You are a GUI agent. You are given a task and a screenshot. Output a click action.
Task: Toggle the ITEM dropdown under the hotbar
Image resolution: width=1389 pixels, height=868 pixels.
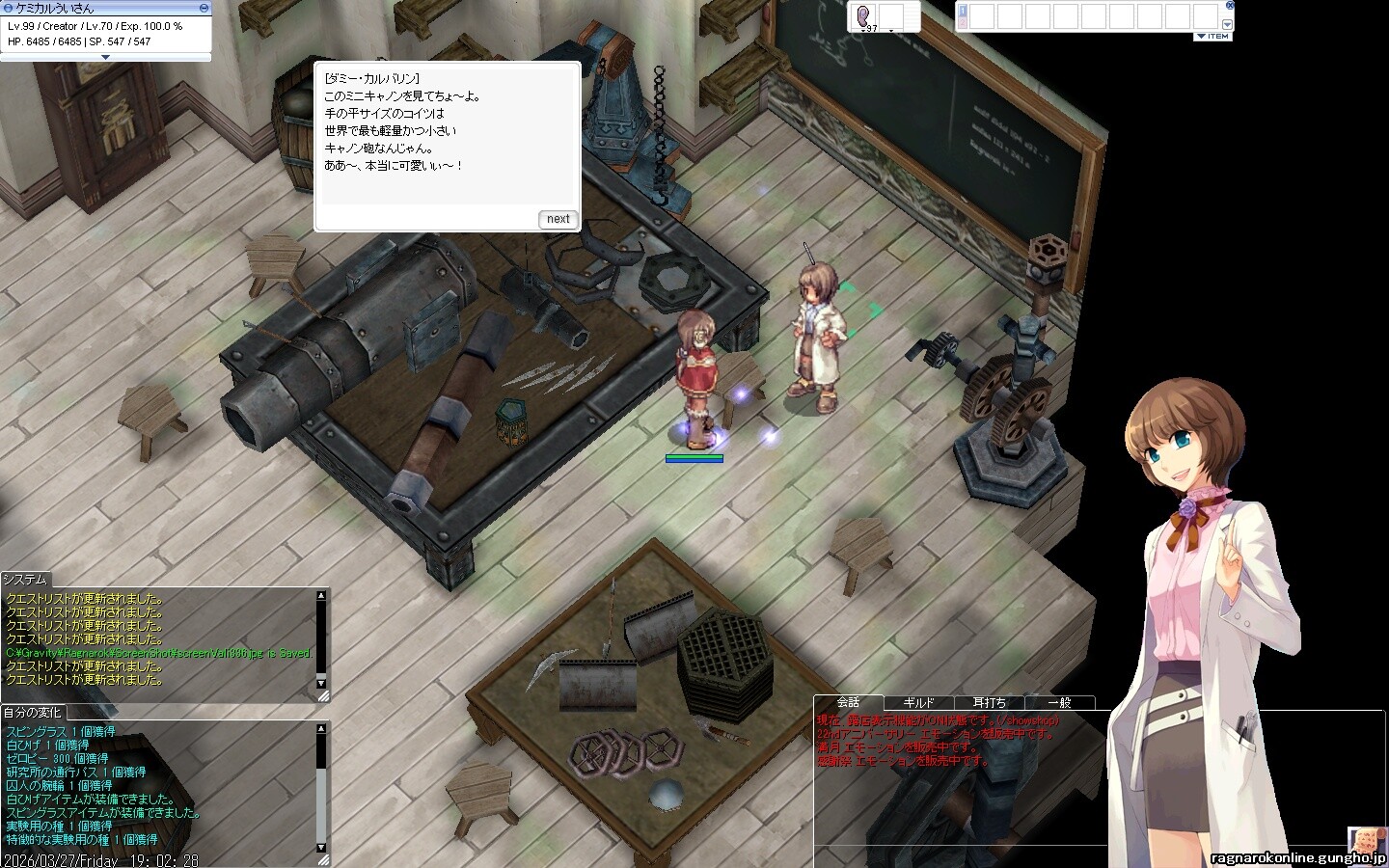[x=1213, y=37]
